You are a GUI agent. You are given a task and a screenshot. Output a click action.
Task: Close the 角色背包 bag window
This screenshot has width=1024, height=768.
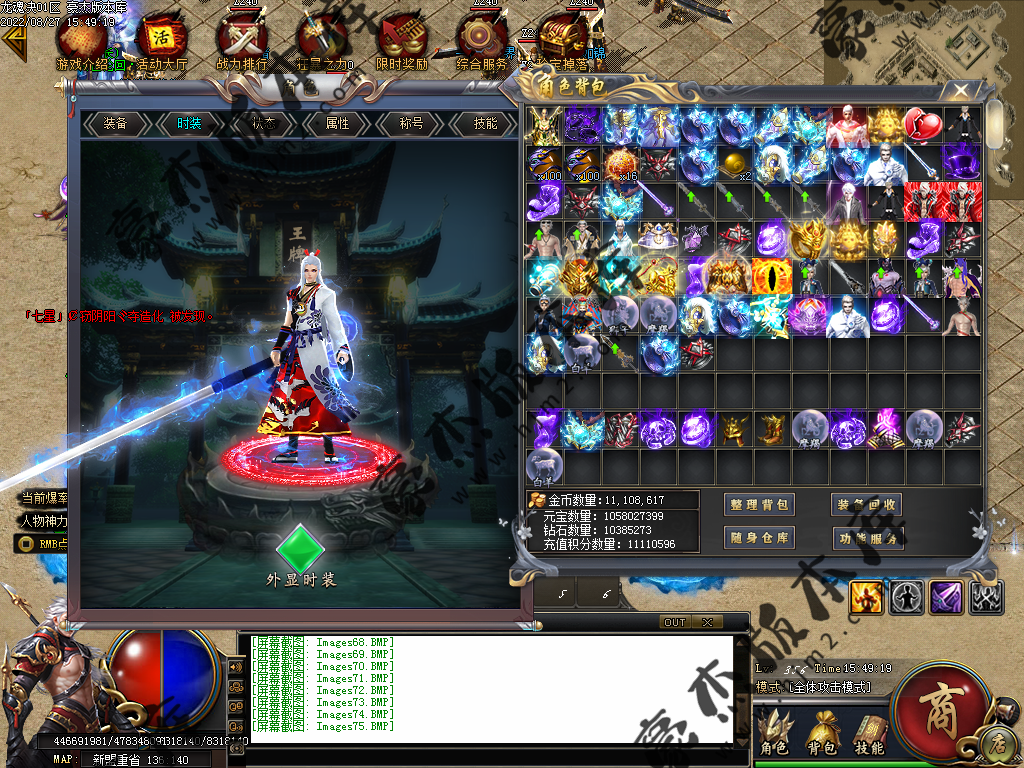click(961, 90)
